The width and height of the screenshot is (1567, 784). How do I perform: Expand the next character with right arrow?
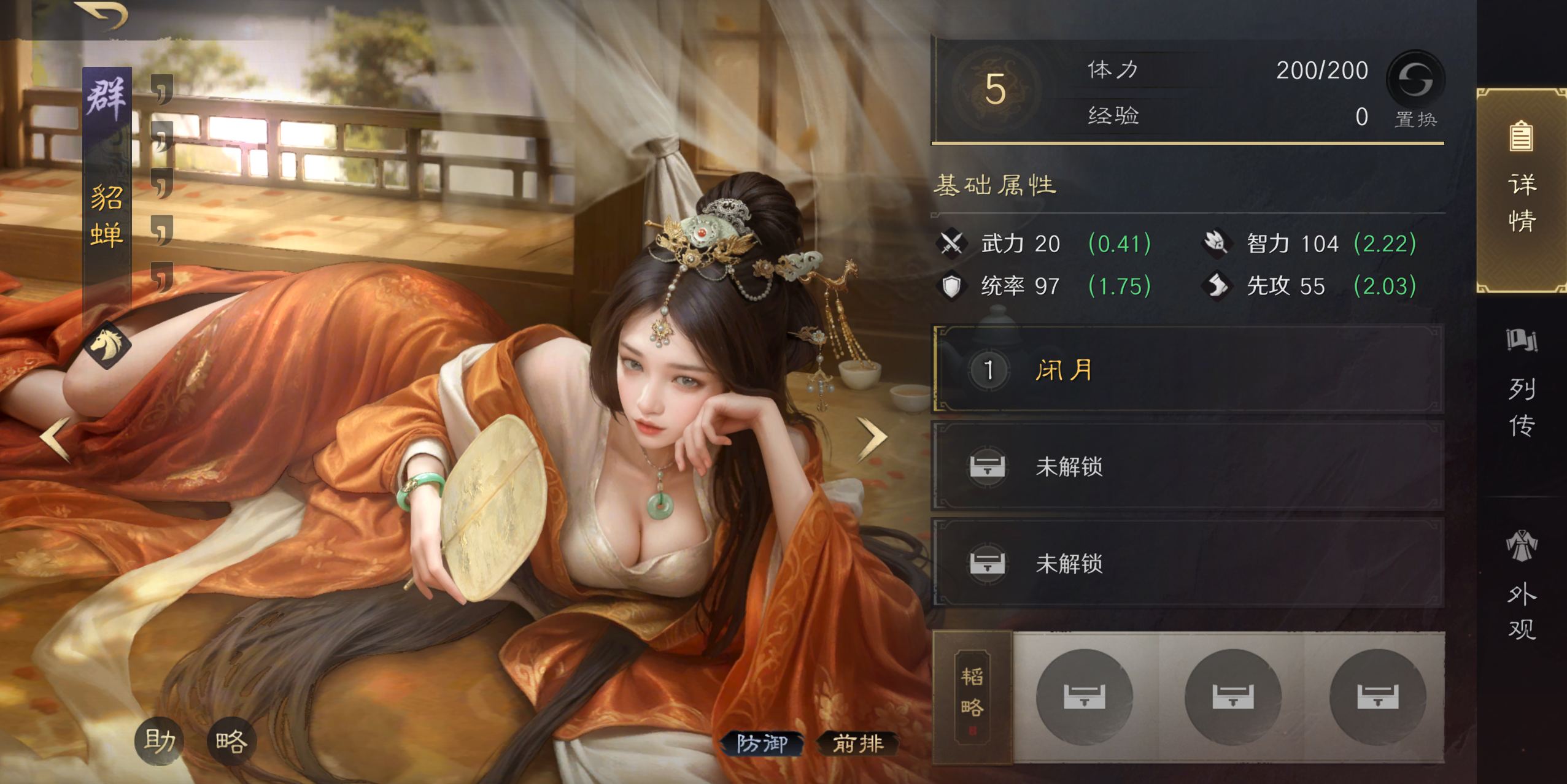871,439
